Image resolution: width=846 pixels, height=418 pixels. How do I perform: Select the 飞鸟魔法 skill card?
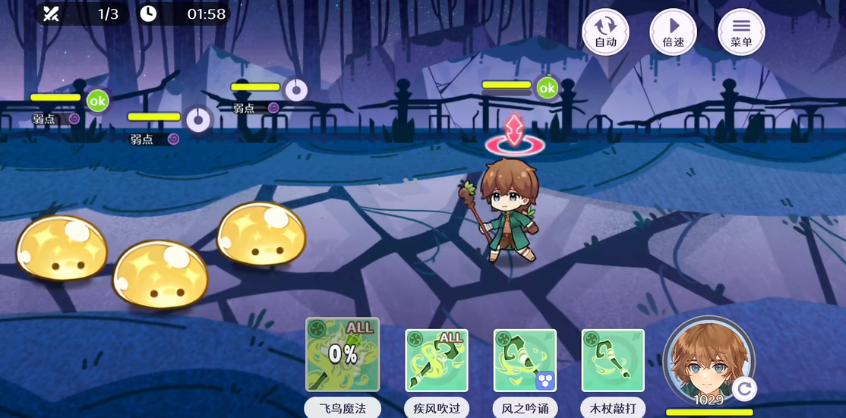click(x=342, y=355)
